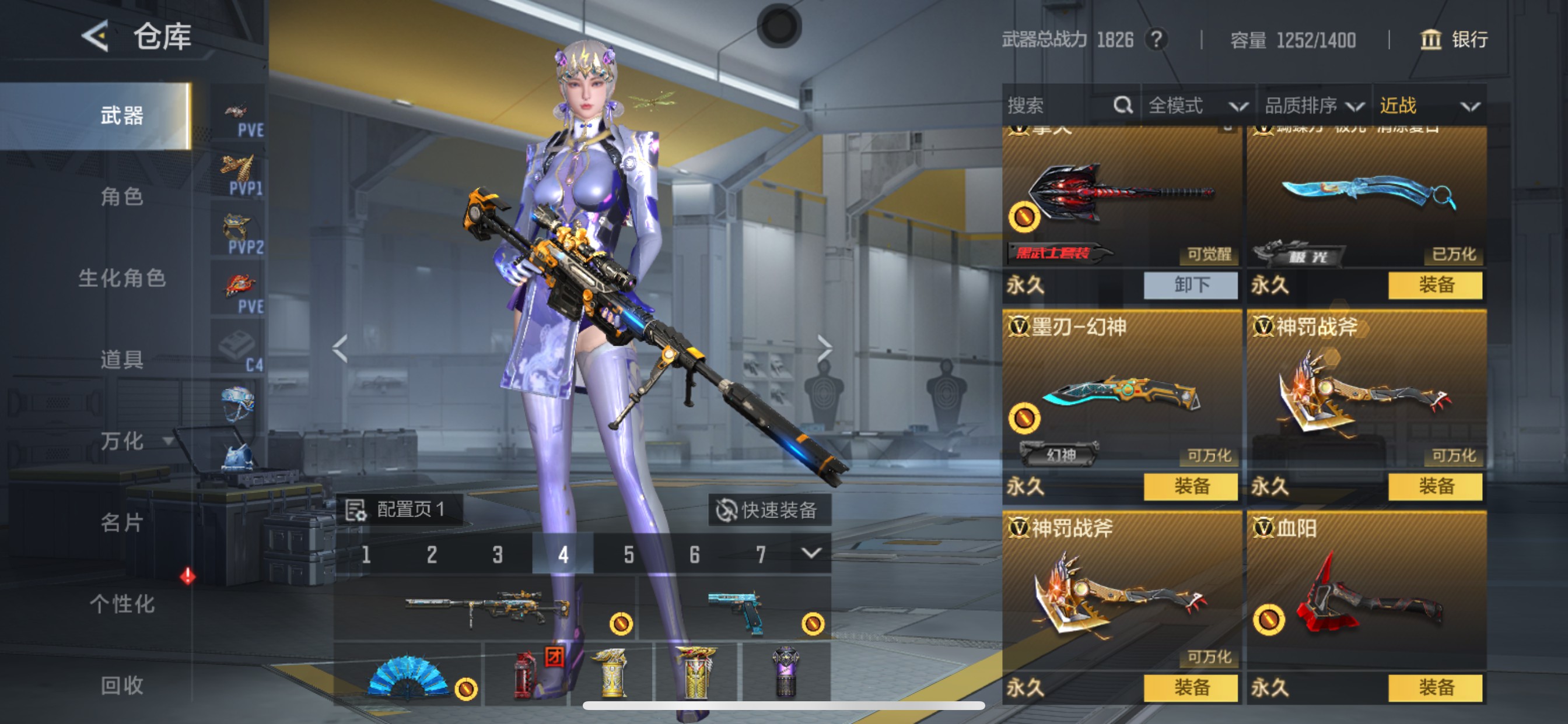1568x724 pixels.
Task: Equip the 血阳 axe
Action: (1436, 687)
